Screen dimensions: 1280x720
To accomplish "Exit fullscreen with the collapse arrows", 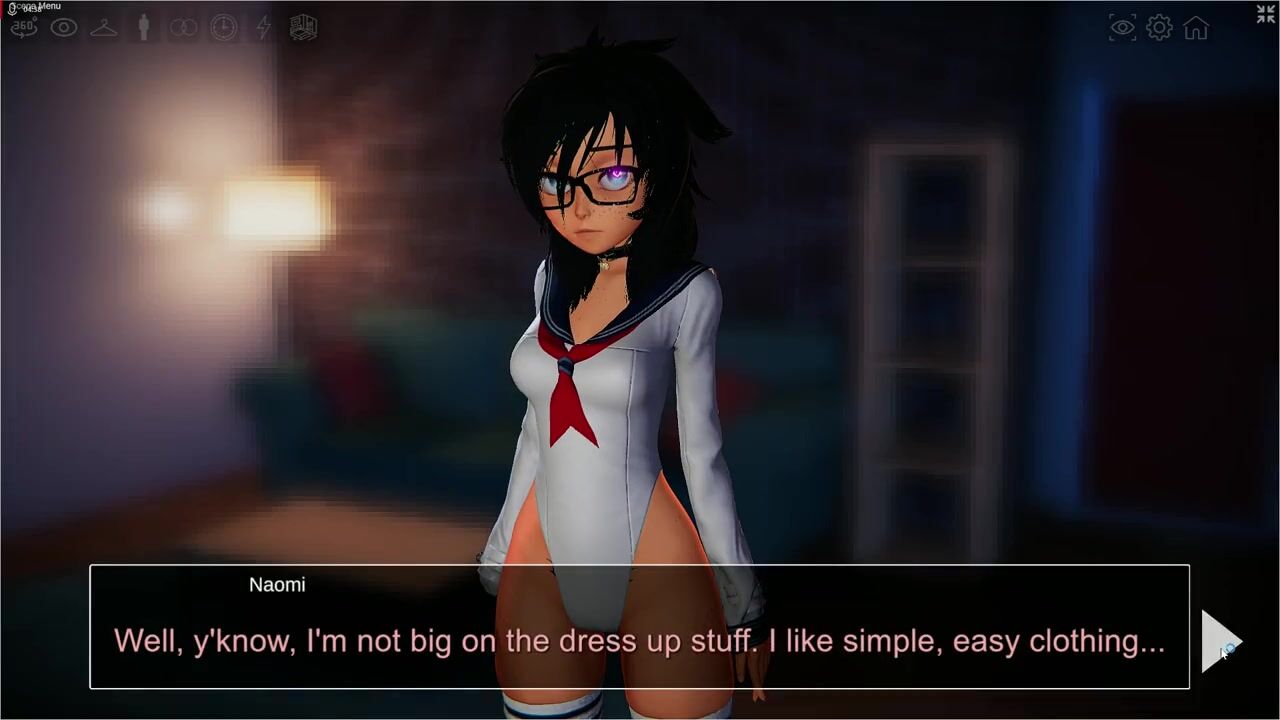I will 1265,14.
